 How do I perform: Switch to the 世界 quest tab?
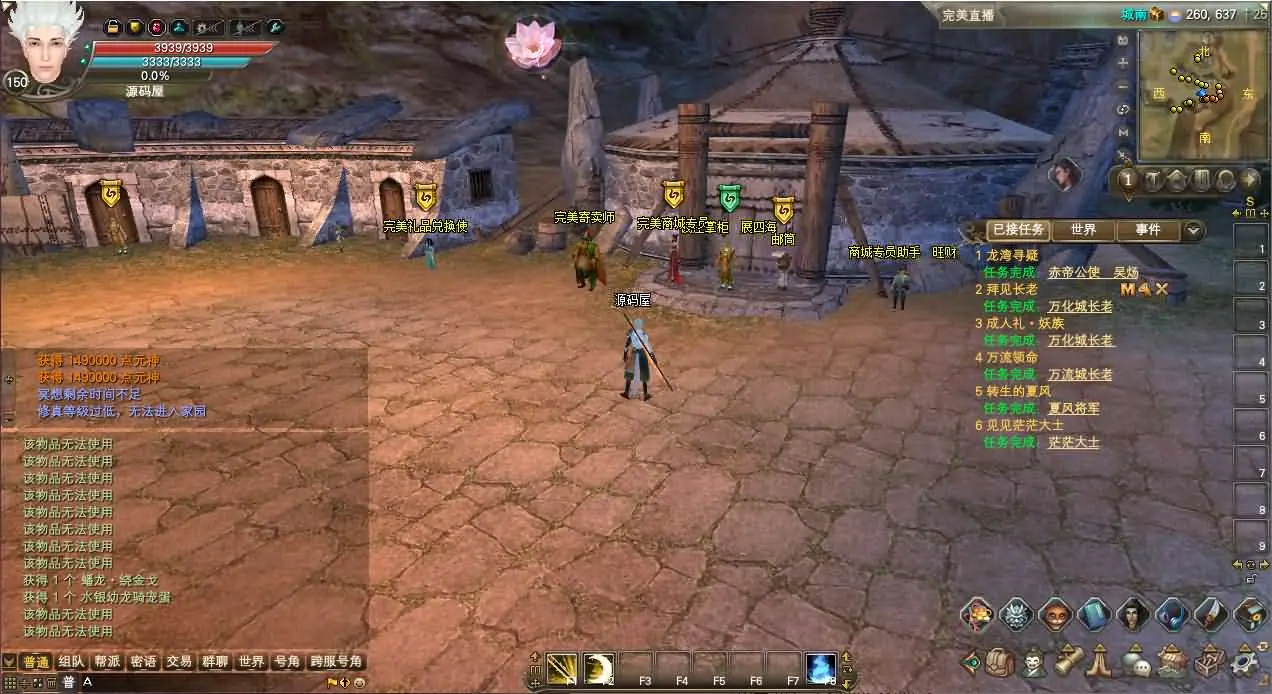coord(1083,230)
